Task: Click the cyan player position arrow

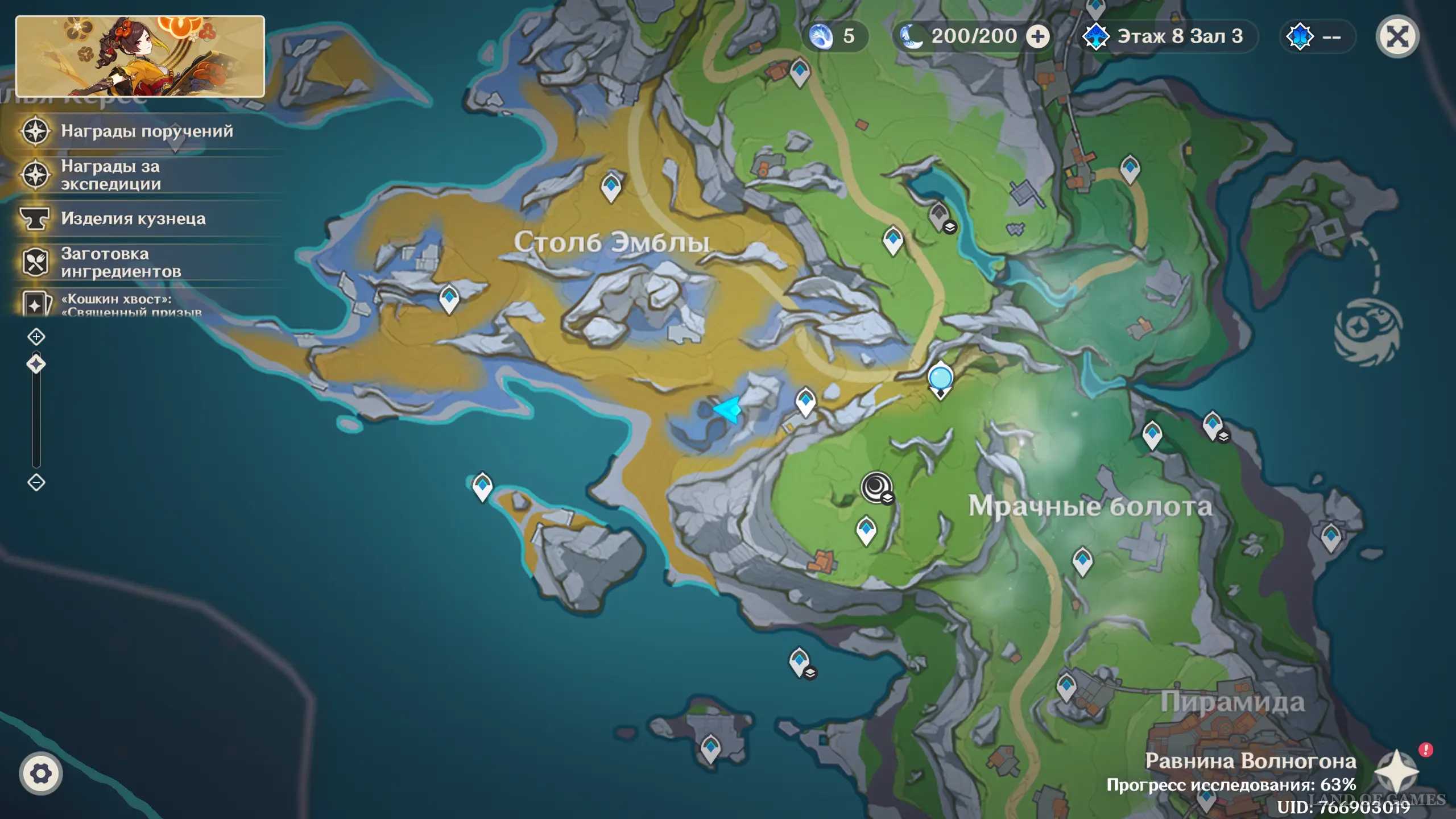Action: tap(728, 409)
